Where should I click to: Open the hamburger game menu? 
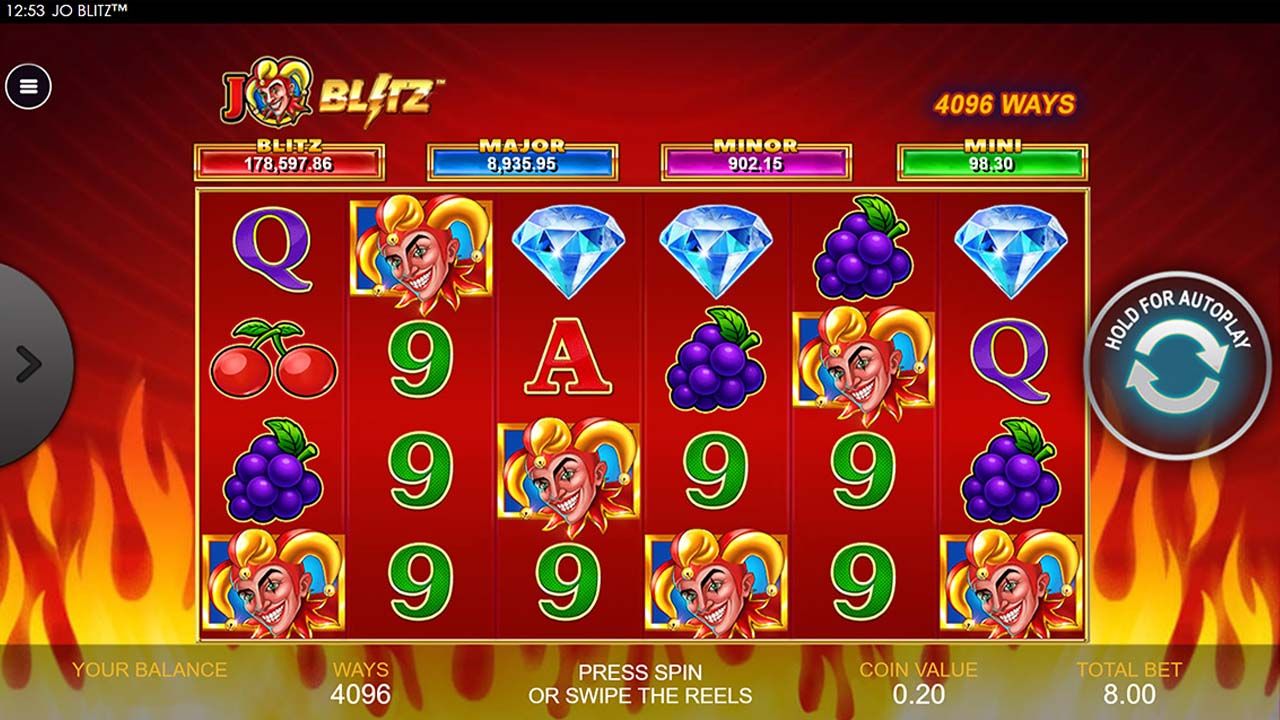click(28, 84)
